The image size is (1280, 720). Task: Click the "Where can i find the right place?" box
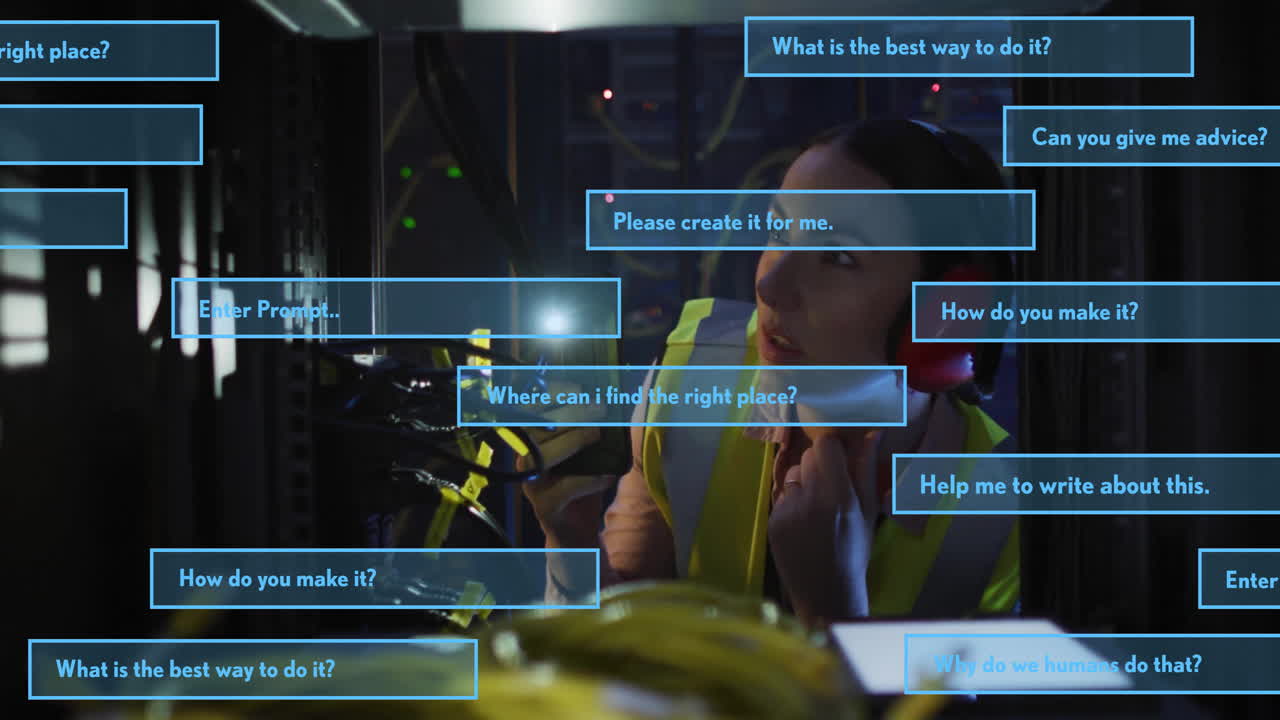(682, 396)
